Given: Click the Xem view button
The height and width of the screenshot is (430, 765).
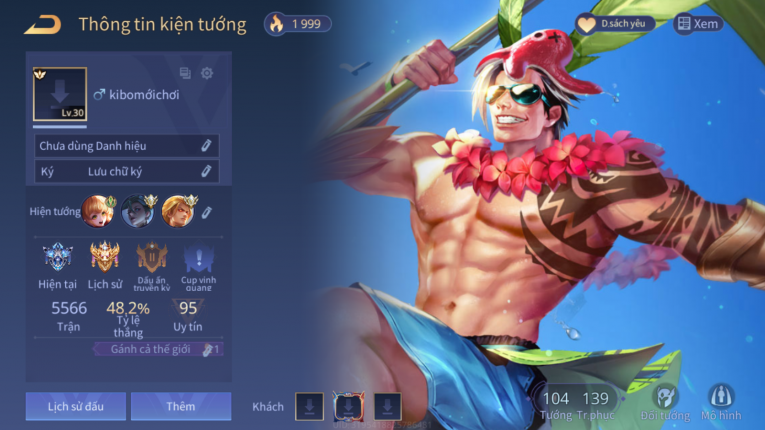Looking at the screenshot, I should (697, 24).
